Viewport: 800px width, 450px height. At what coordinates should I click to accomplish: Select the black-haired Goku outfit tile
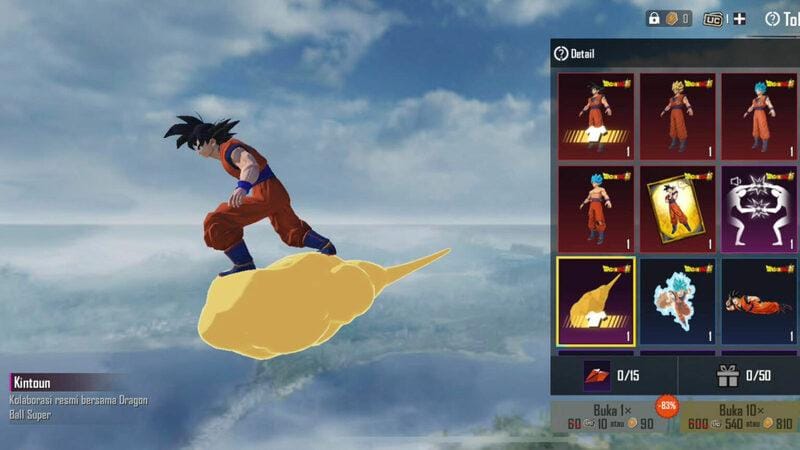[595, 116]
